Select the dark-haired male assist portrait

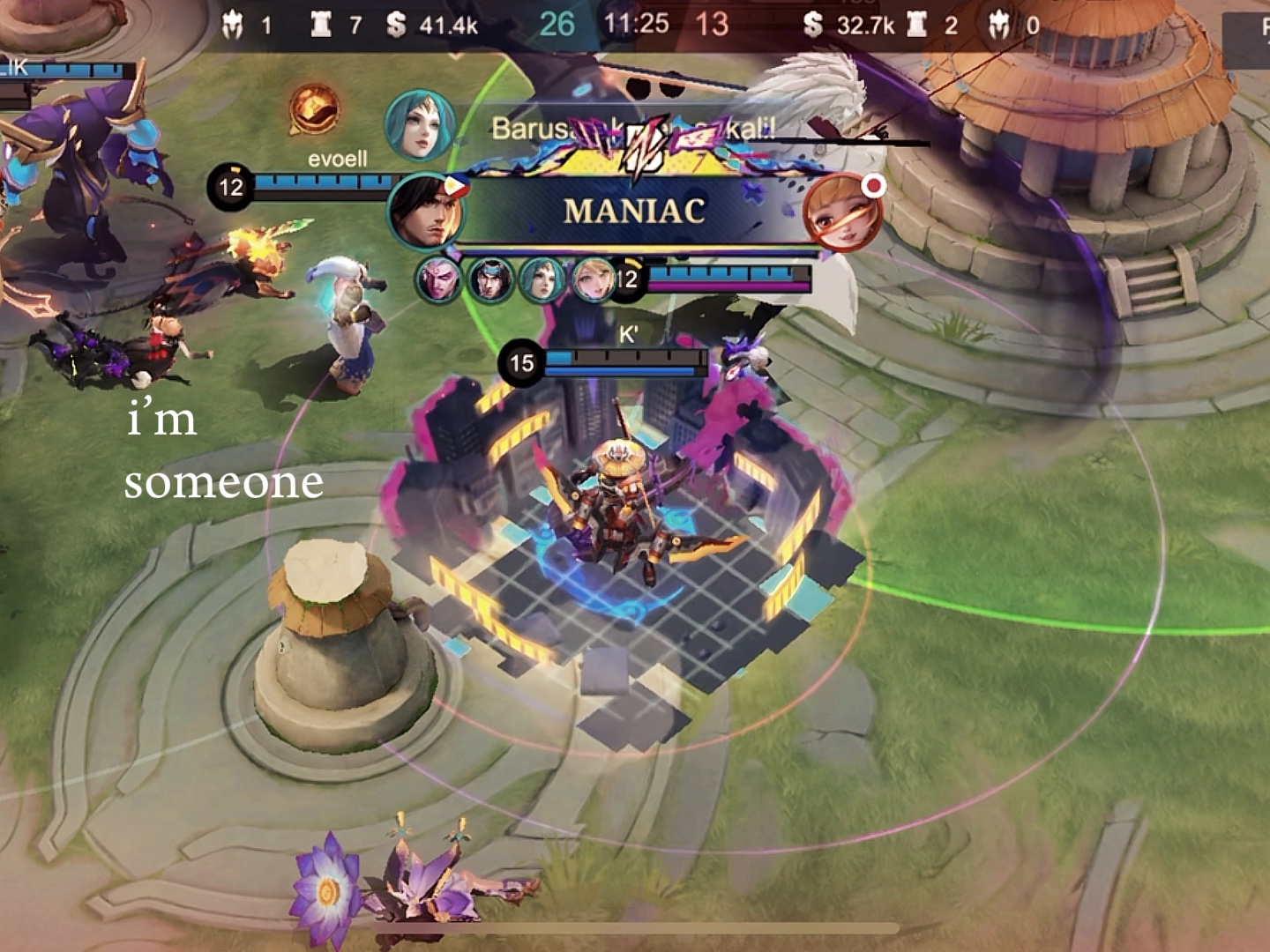(x=490, y=280)
